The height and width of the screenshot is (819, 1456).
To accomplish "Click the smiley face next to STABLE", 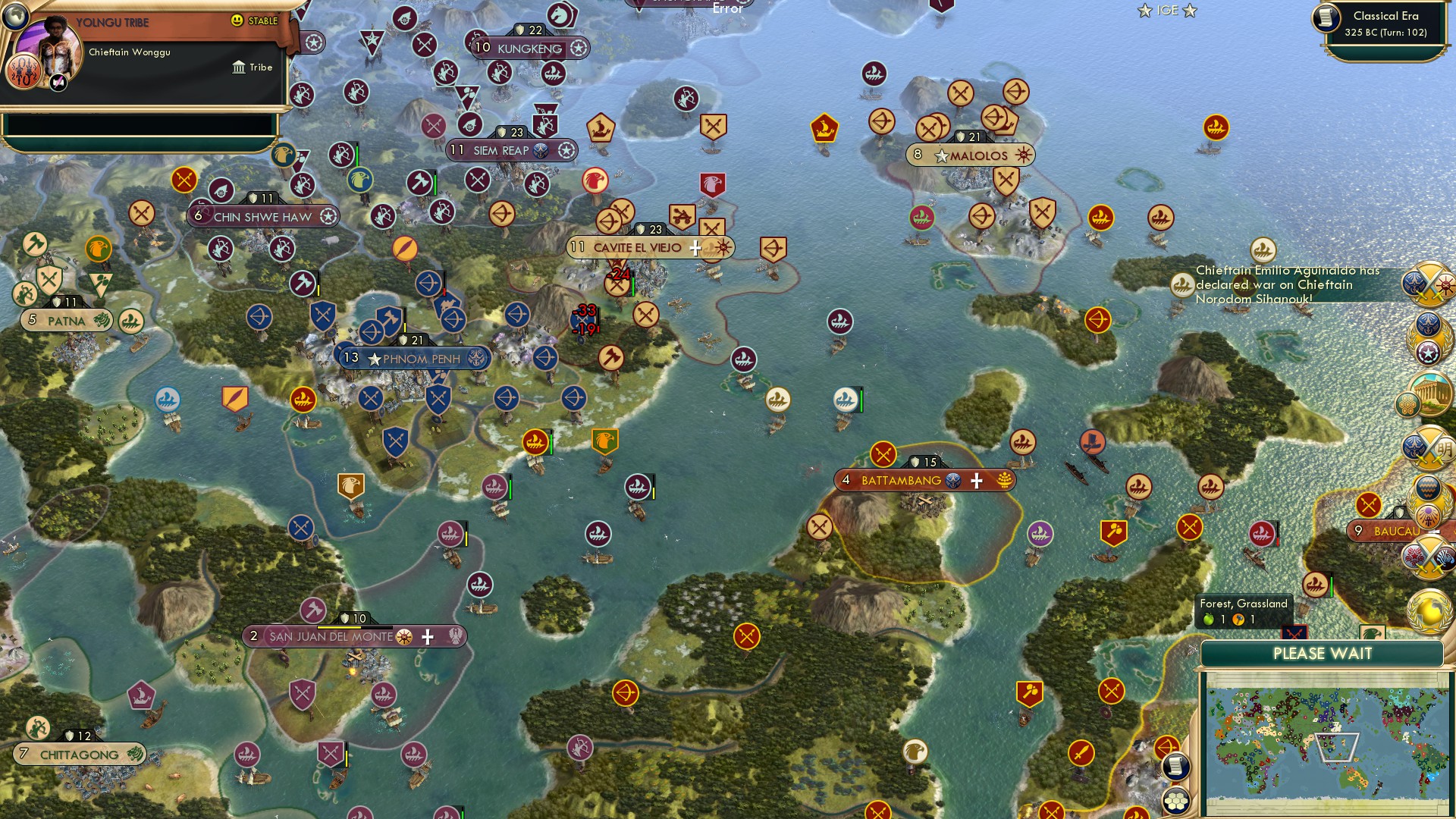I will click(237, 20).
